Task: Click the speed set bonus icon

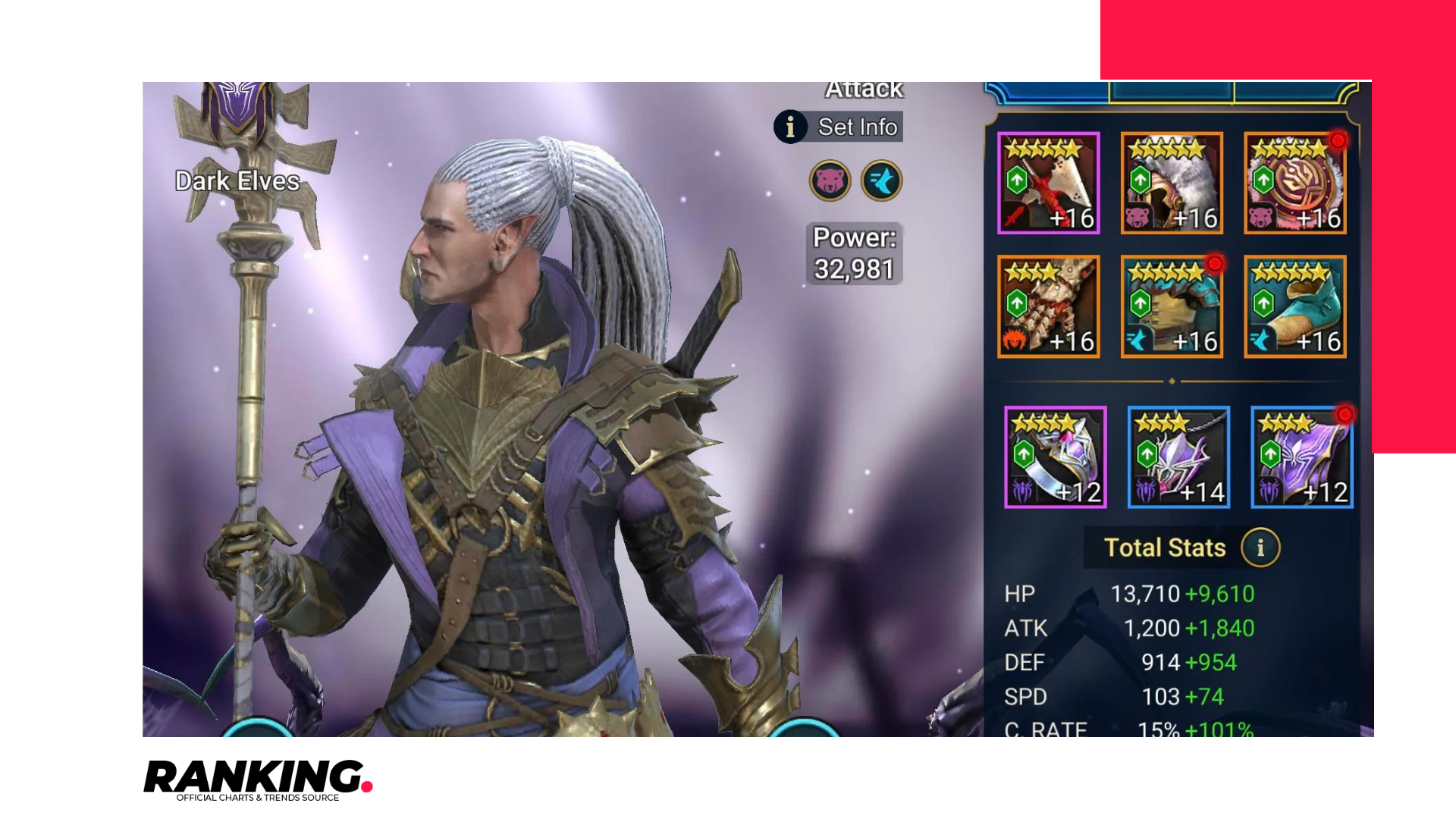Action: 881,180
